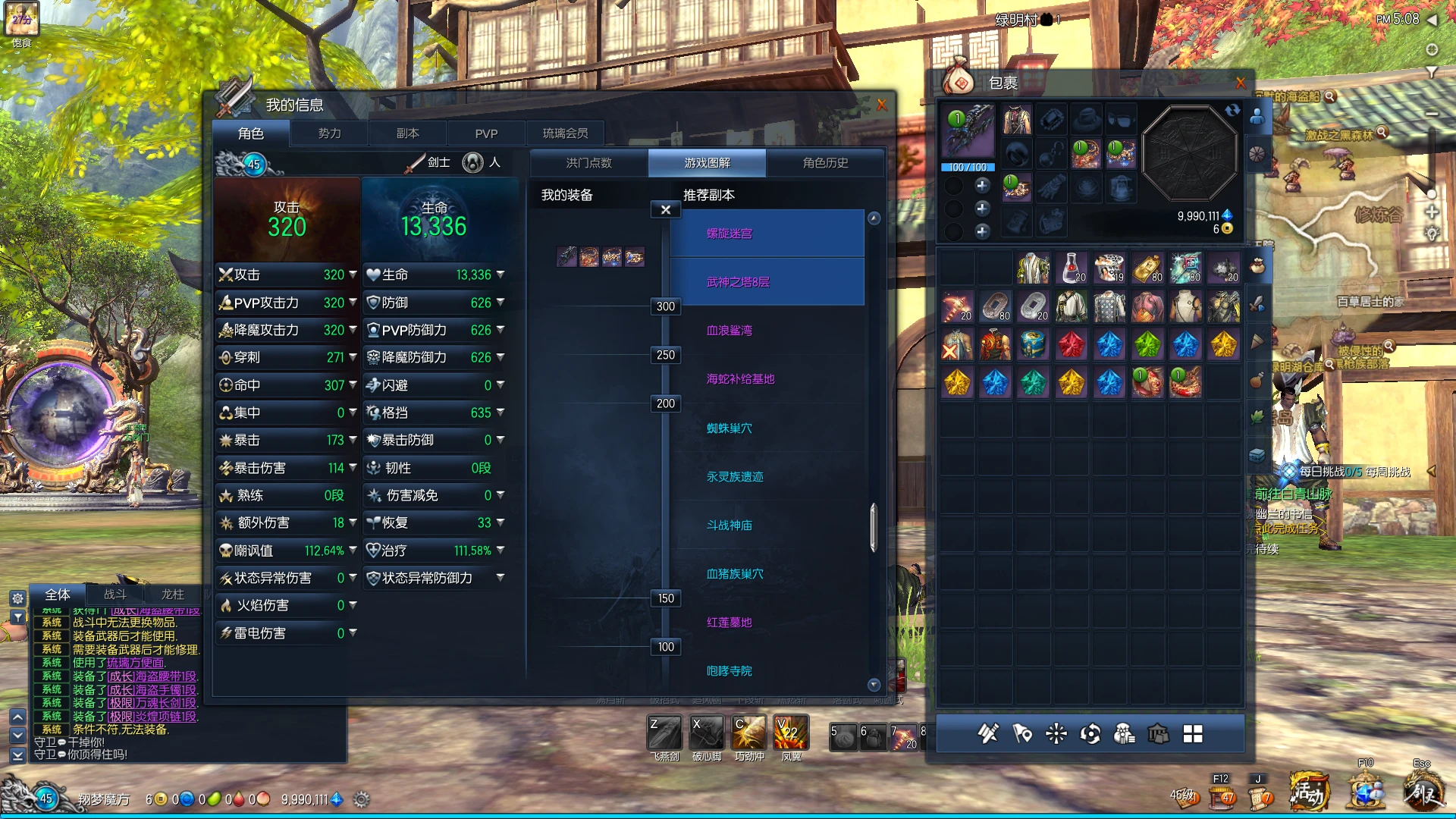Image resolution: width=1456 pixels, height=819 pixels.
Task: Use the 凤翼 skill icon
Action: click(791, 733)
